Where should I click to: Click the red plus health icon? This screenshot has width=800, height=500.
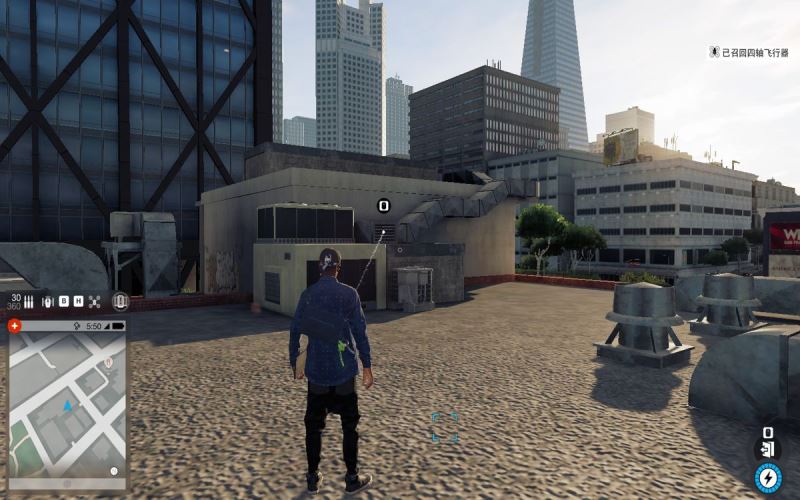(14, 326)
